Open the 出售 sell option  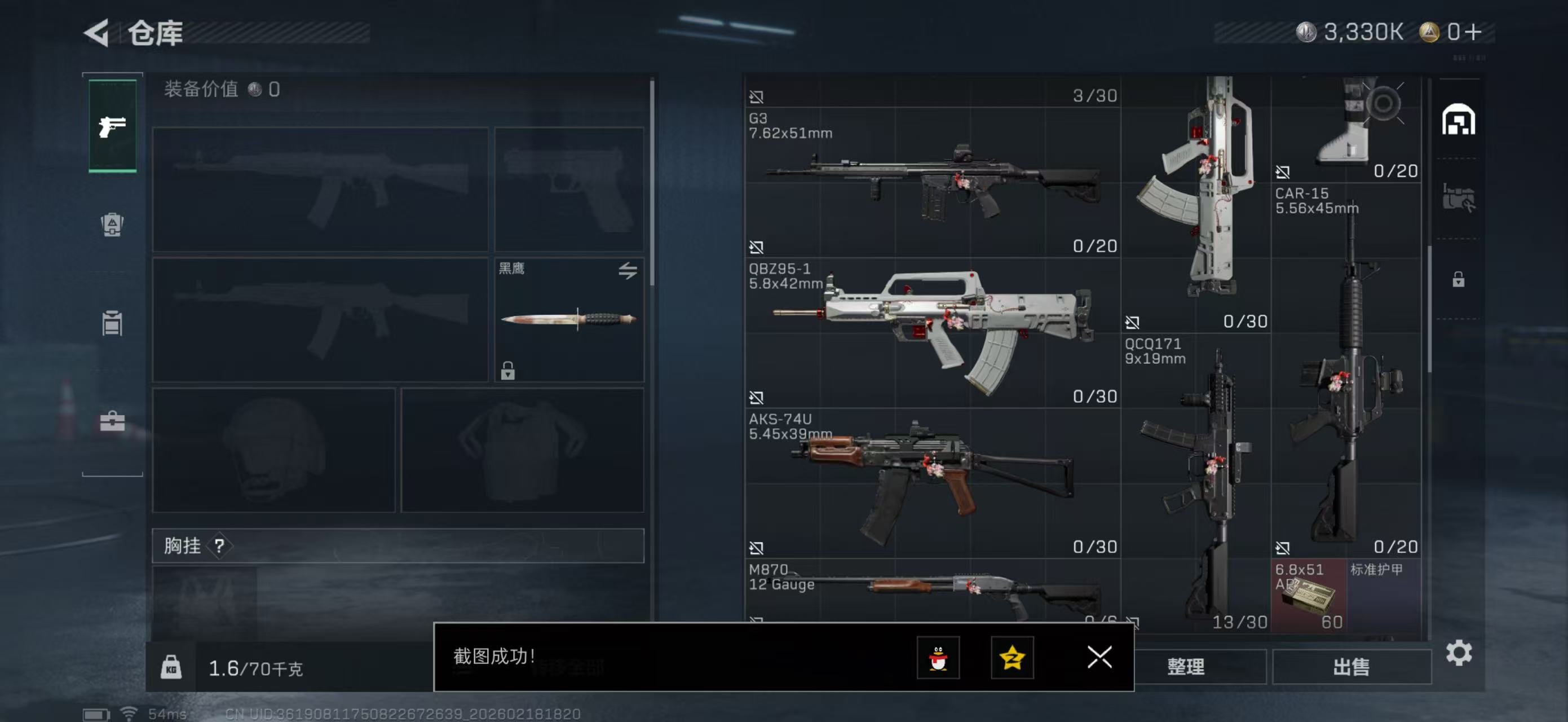click(x=1351, y=667)
